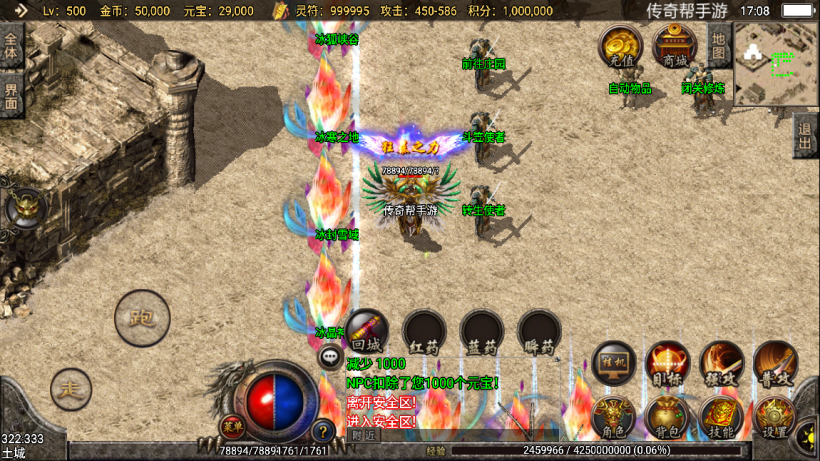Tap the 跑 run button
The width and height of the screenshot is (820, 461).
pos(142,319)
